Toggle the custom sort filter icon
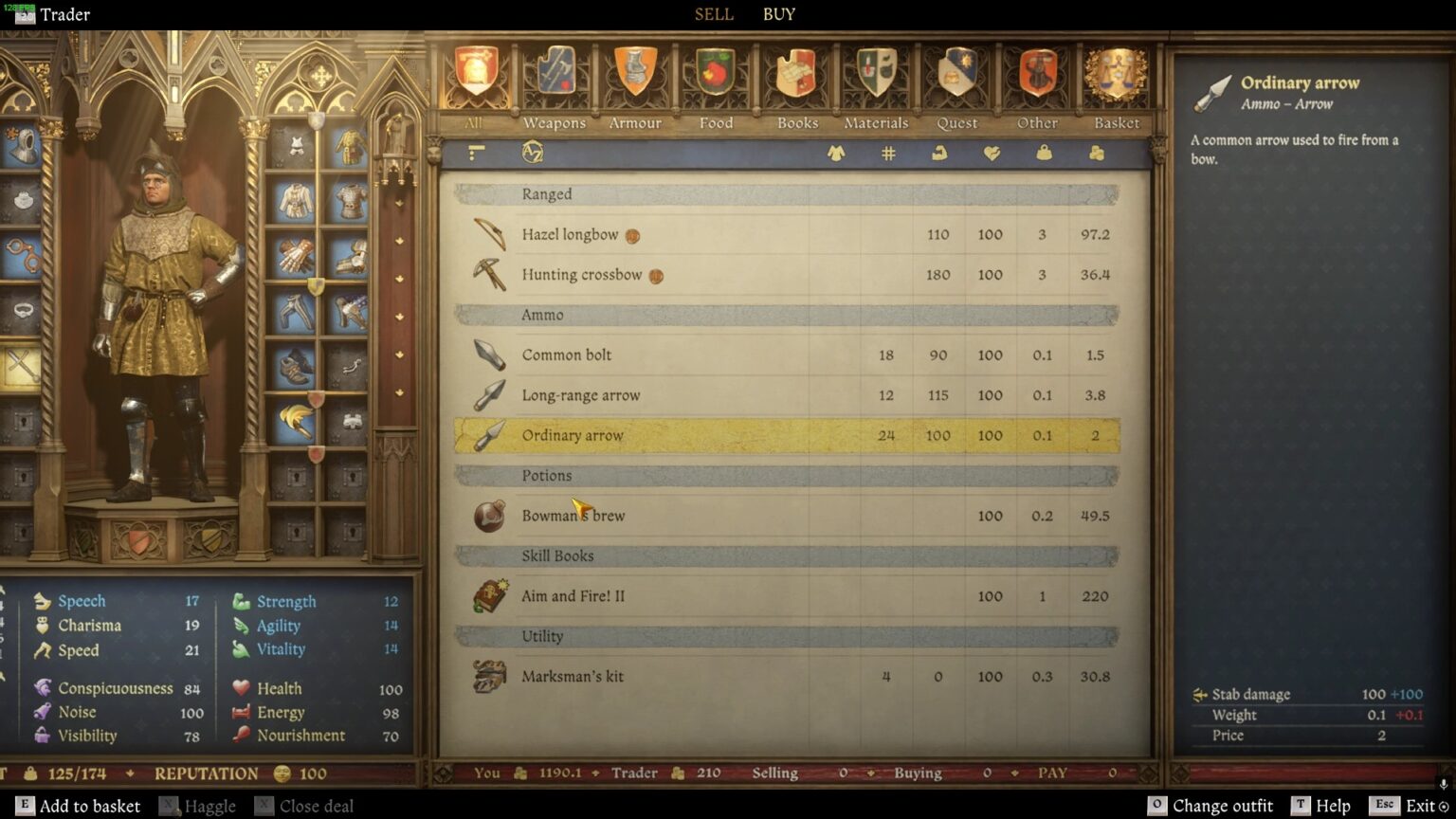Image resolution: width=1456 pixels, height=819 pixels. pyautogui.click(x=476, y=153)
